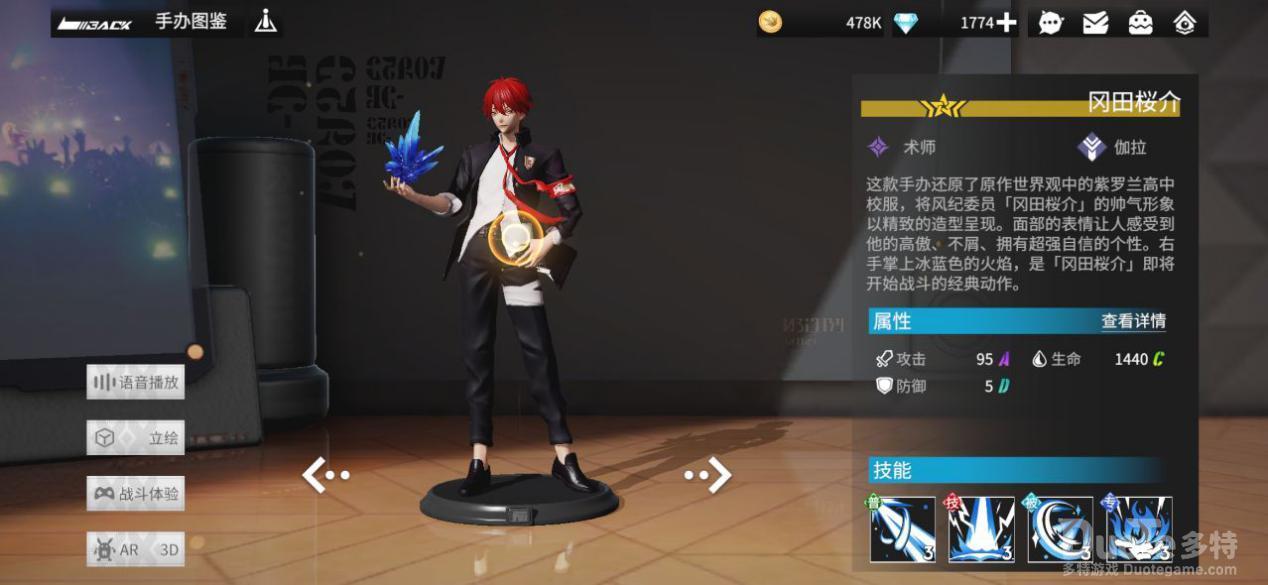Play the voice with 语音播放

(x=136, y=382)
